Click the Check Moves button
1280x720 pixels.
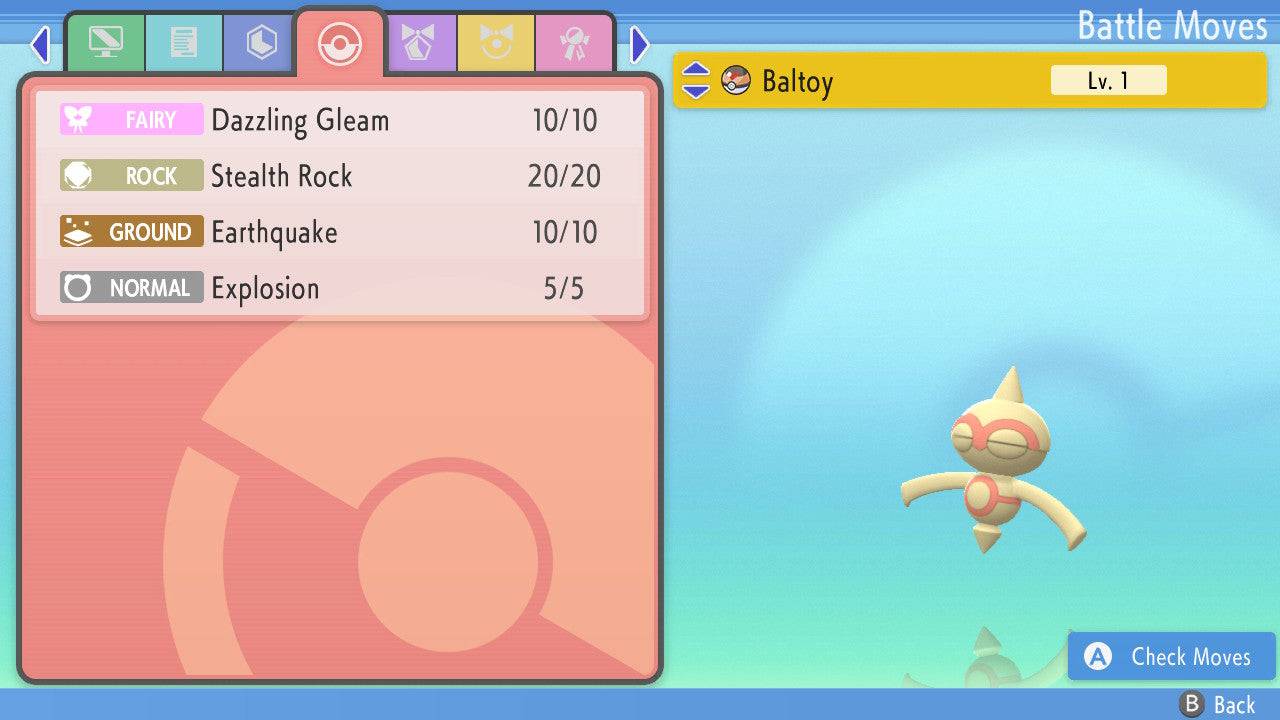pyautogui.click(x=1172, y=656)
